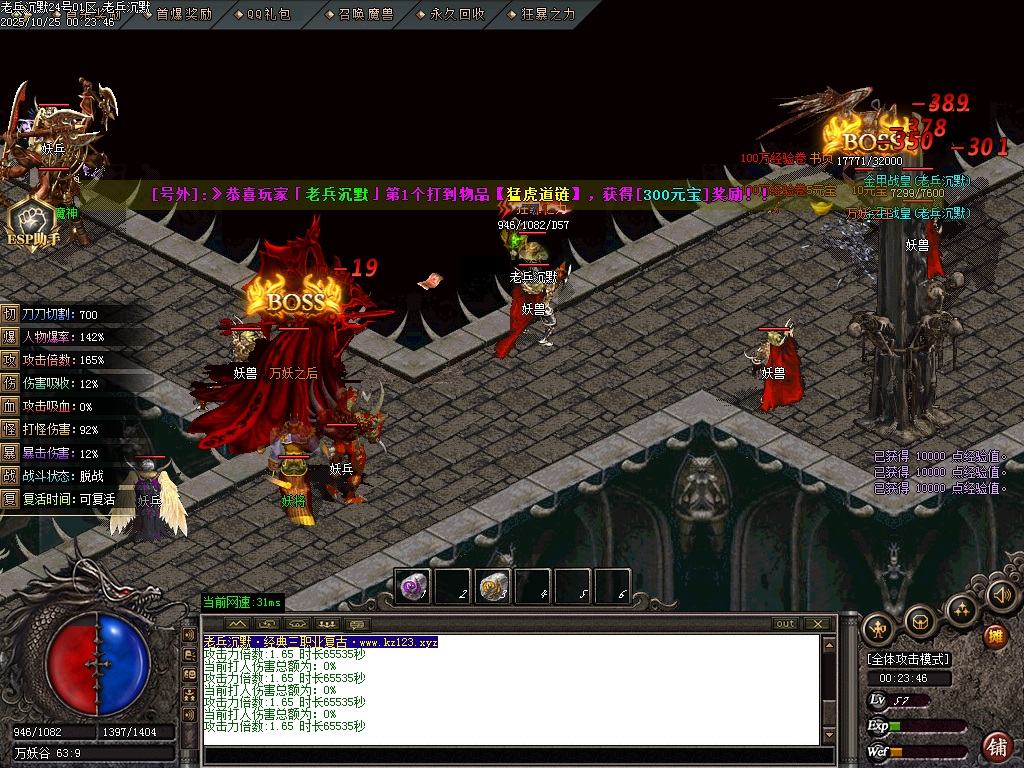Open the red 铺 shop button

point(996,746)
